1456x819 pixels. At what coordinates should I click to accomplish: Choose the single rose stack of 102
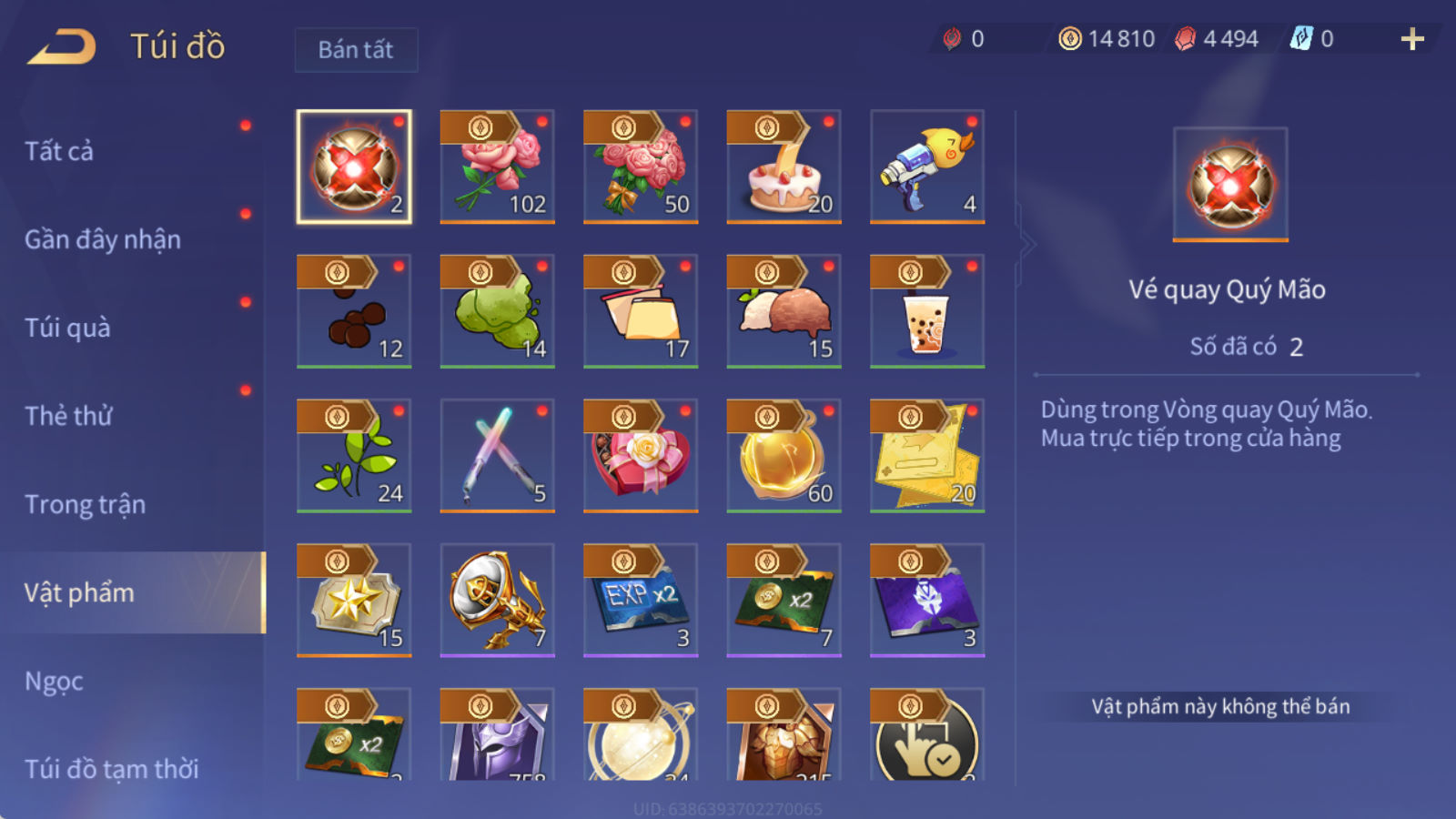coord(497,167)
